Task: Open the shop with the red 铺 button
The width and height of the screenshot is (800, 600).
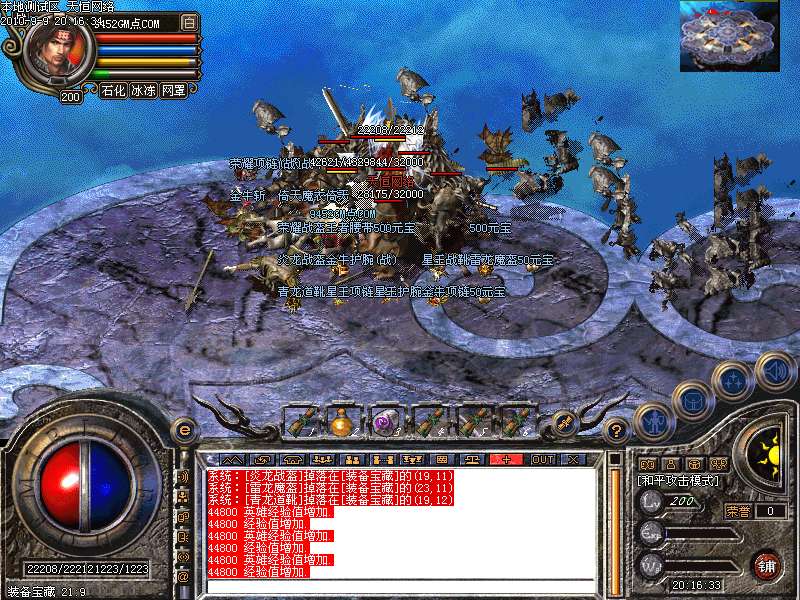Action: tap(767, 563)
